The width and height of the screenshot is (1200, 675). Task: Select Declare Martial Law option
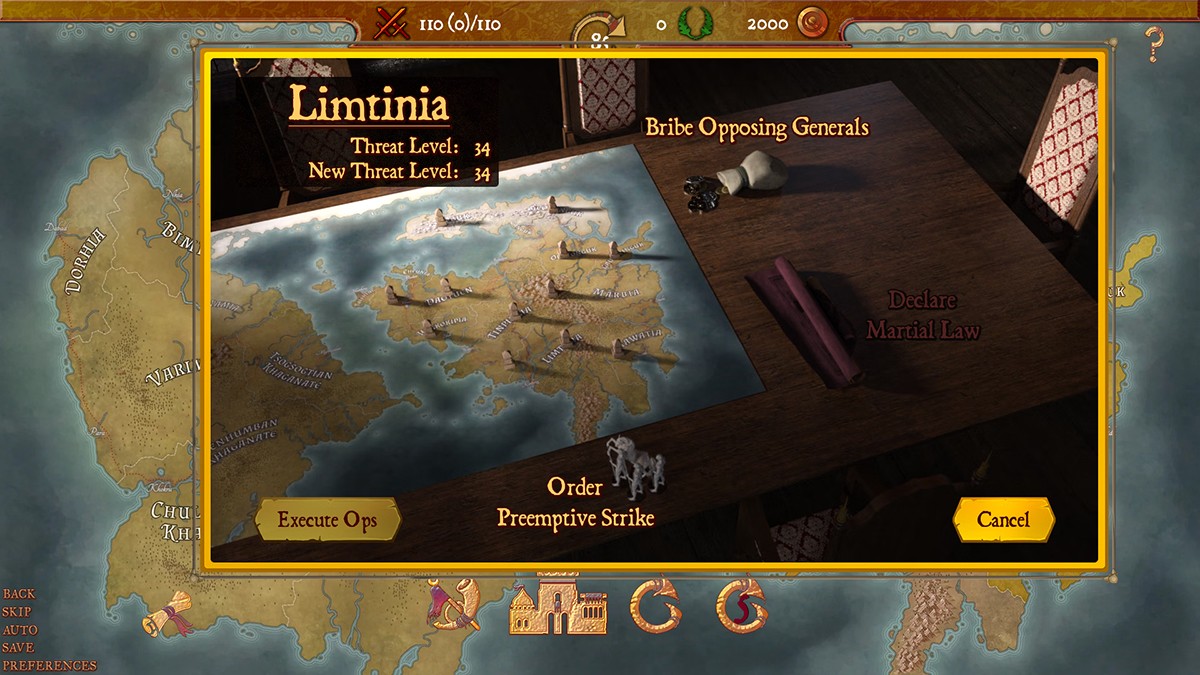[922, 315]
